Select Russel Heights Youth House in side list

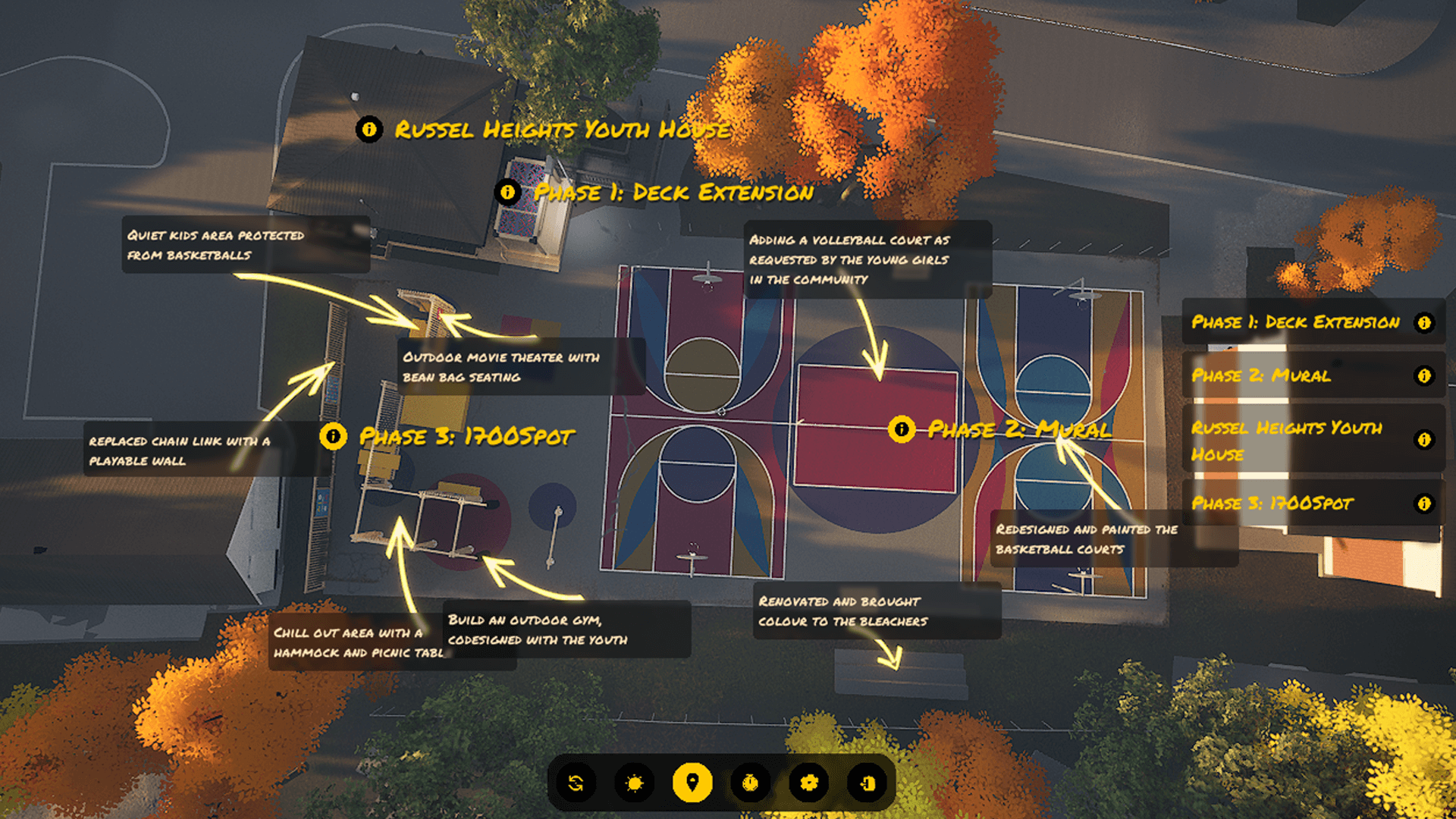click(x=1312, y=440)
